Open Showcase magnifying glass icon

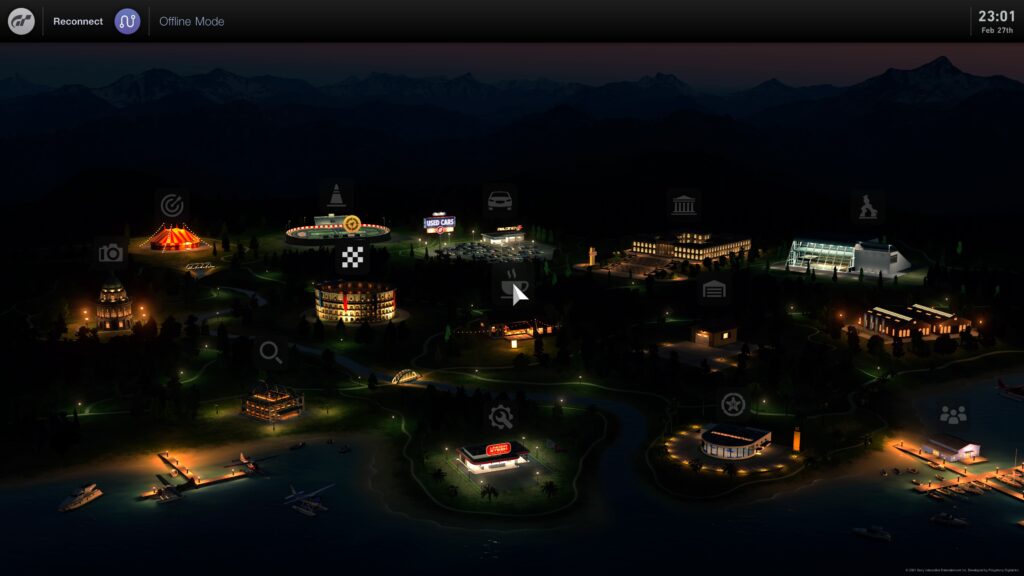(x=270, y=352)
